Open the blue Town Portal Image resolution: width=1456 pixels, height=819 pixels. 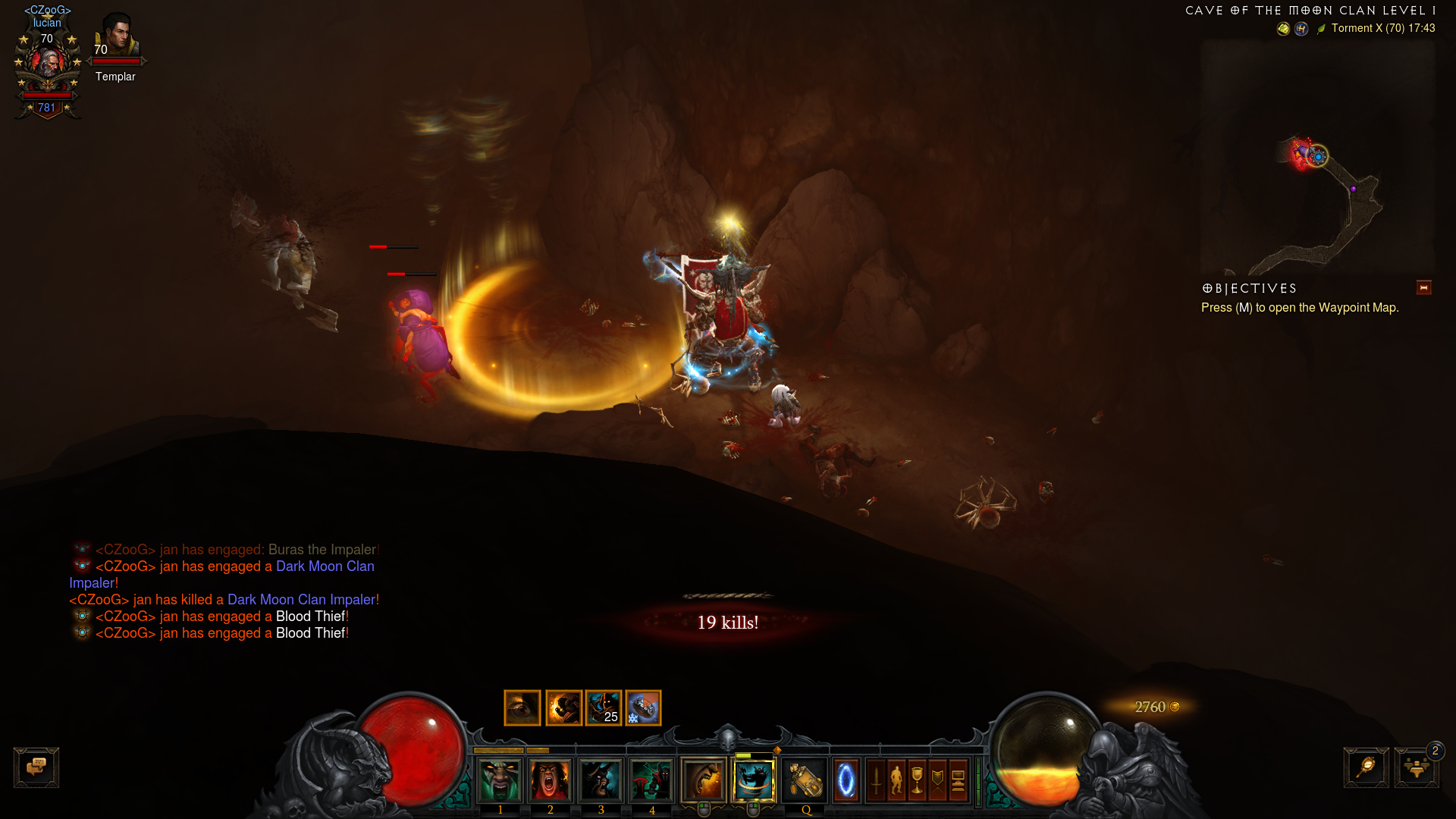846,780
